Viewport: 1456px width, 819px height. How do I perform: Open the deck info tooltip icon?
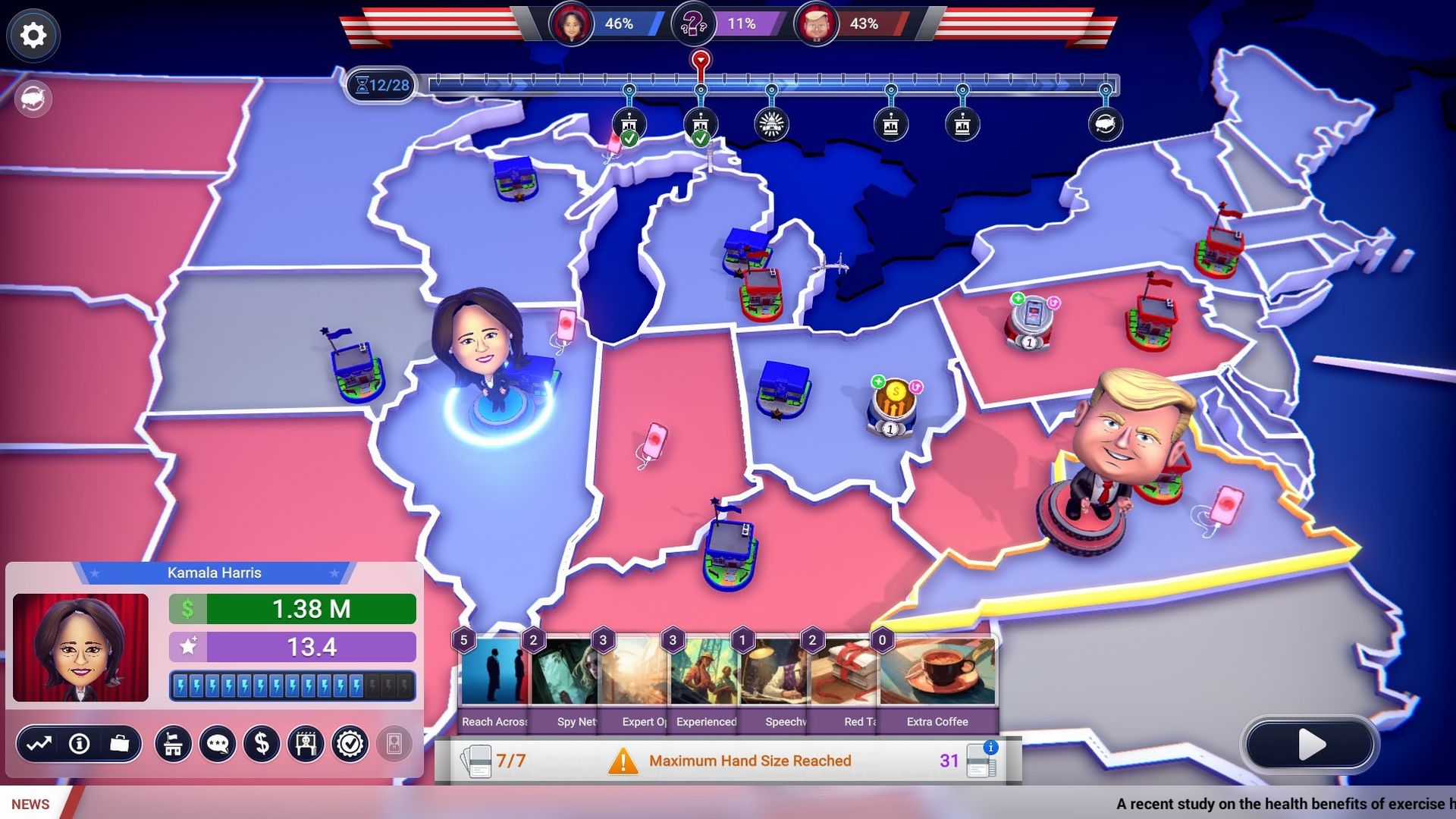coord(991,746)
